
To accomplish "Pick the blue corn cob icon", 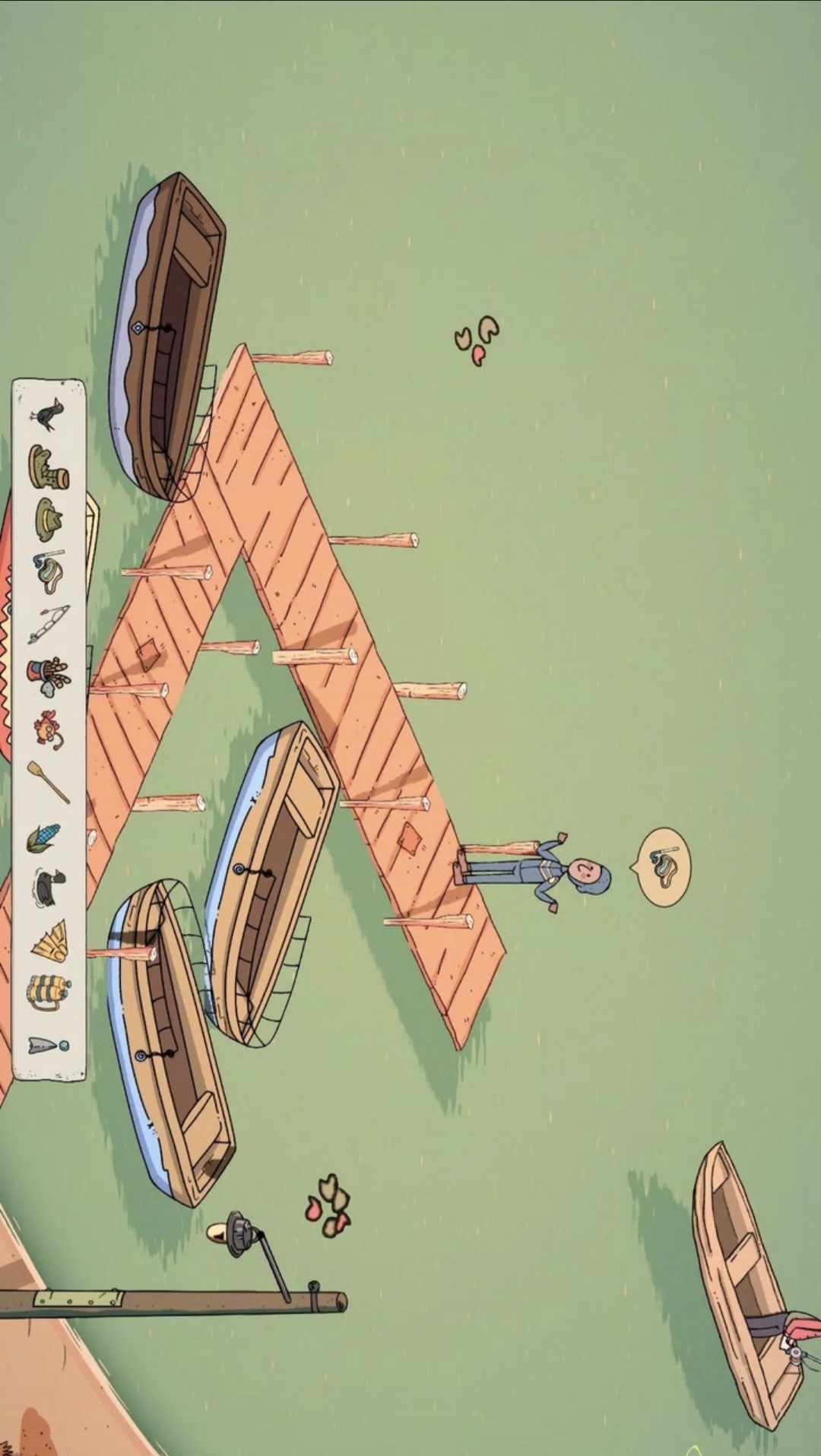I will point(44,837).
